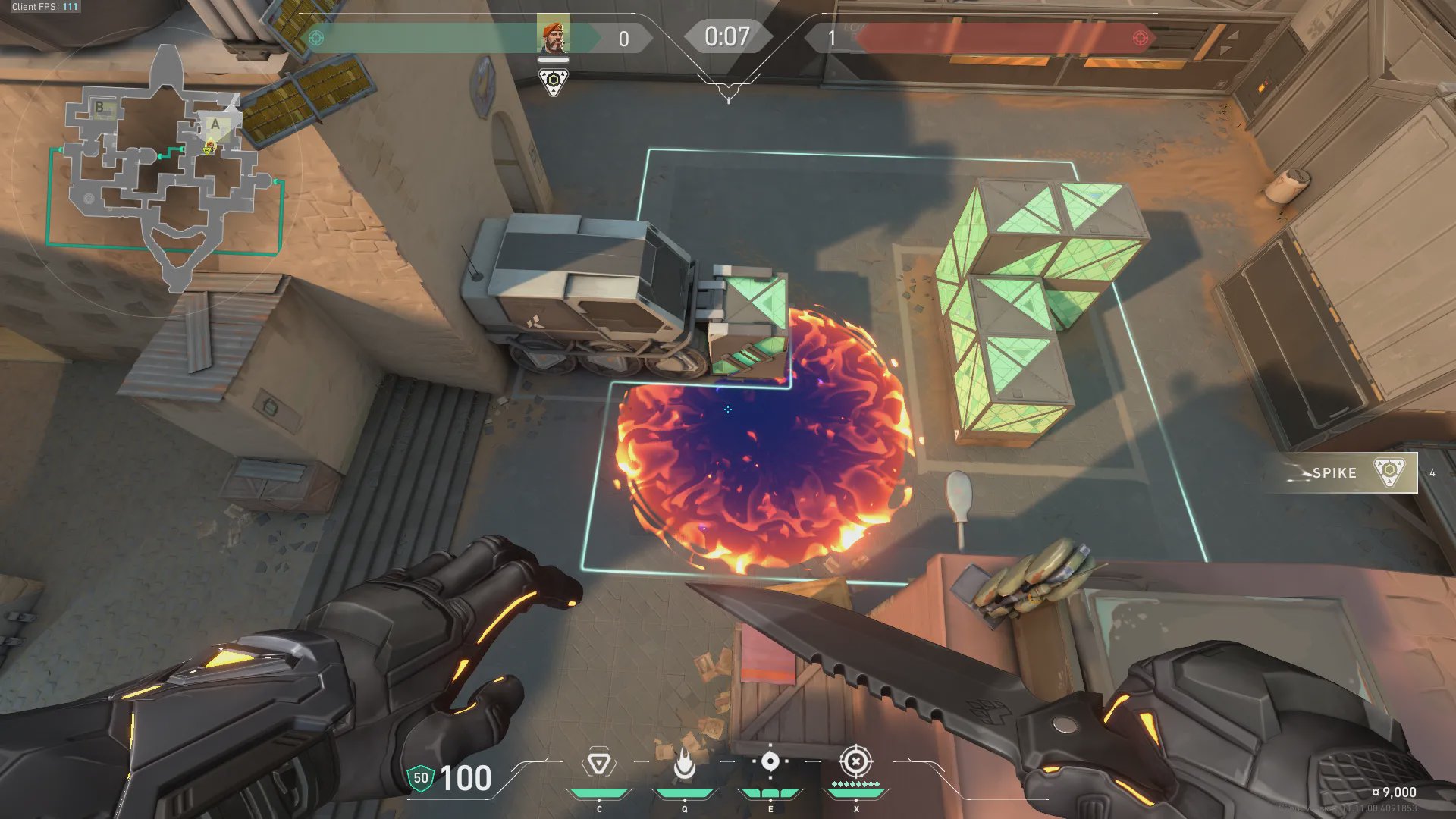Click the spike carrier icon under the portrait

click(x=553, y=80)
